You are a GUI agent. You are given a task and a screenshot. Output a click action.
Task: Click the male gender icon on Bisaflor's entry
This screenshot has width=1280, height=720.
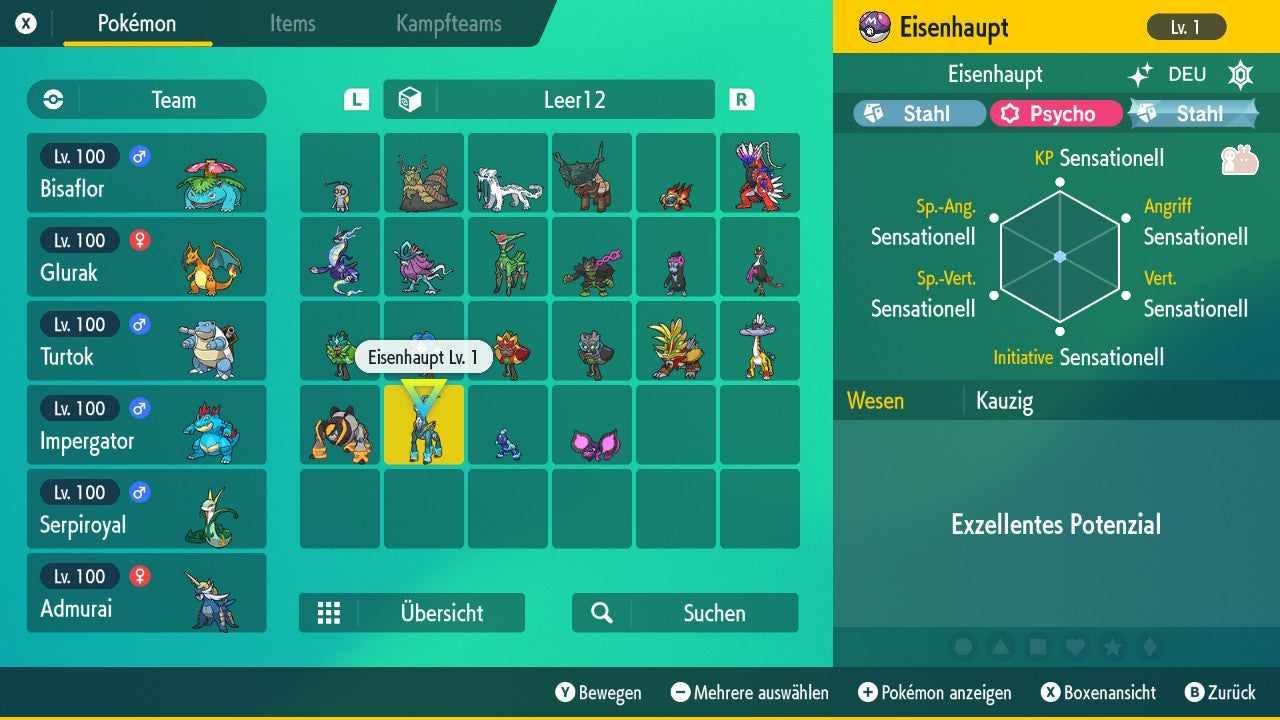coord(139,157)
